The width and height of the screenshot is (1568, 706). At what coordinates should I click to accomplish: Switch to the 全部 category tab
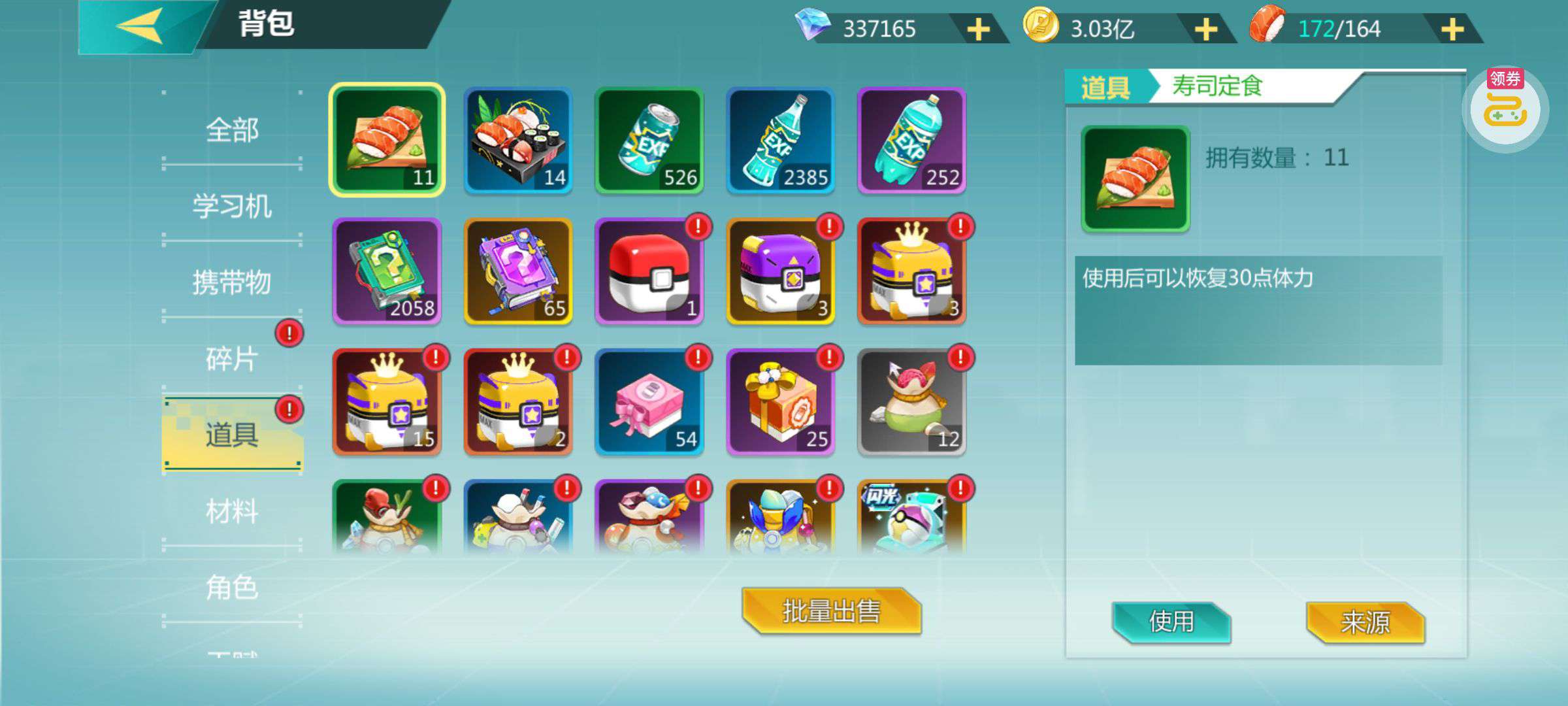(x=232, y=129)
